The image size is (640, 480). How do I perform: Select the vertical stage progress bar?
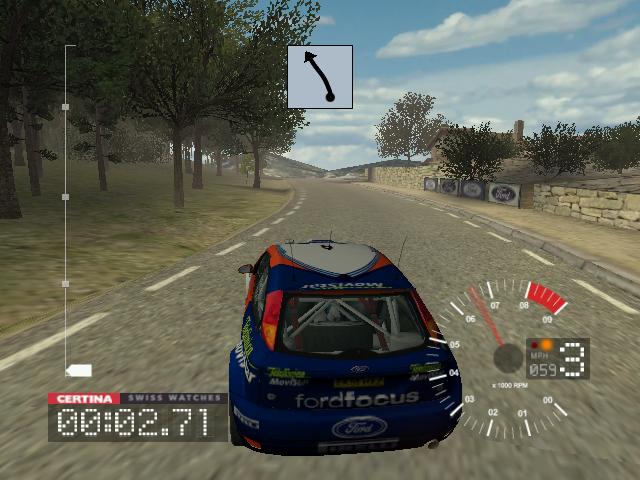(66, 210)
